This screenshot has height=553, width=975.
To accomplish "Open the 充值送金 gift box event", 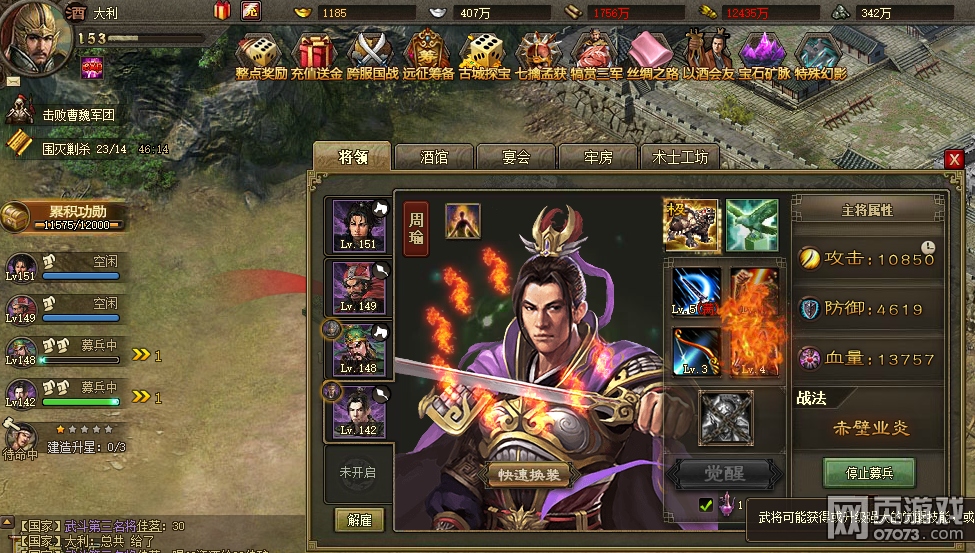I will (x=317, y=56).
